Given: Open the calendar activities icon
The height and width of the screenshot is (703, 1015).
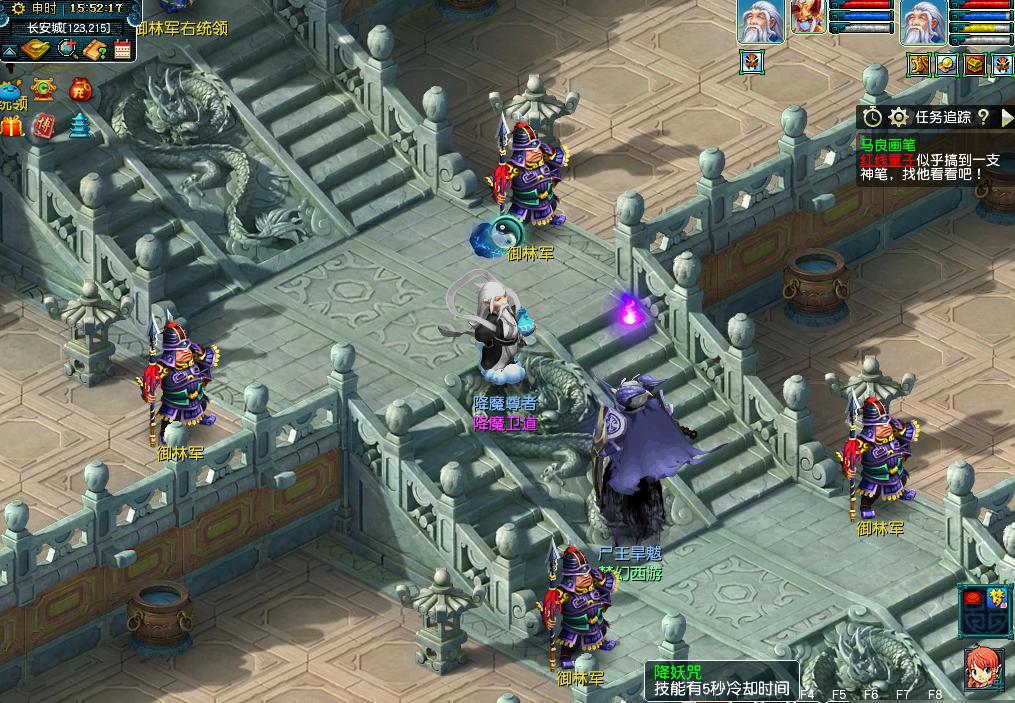Looking at the screenshot, I should (123, 49).
